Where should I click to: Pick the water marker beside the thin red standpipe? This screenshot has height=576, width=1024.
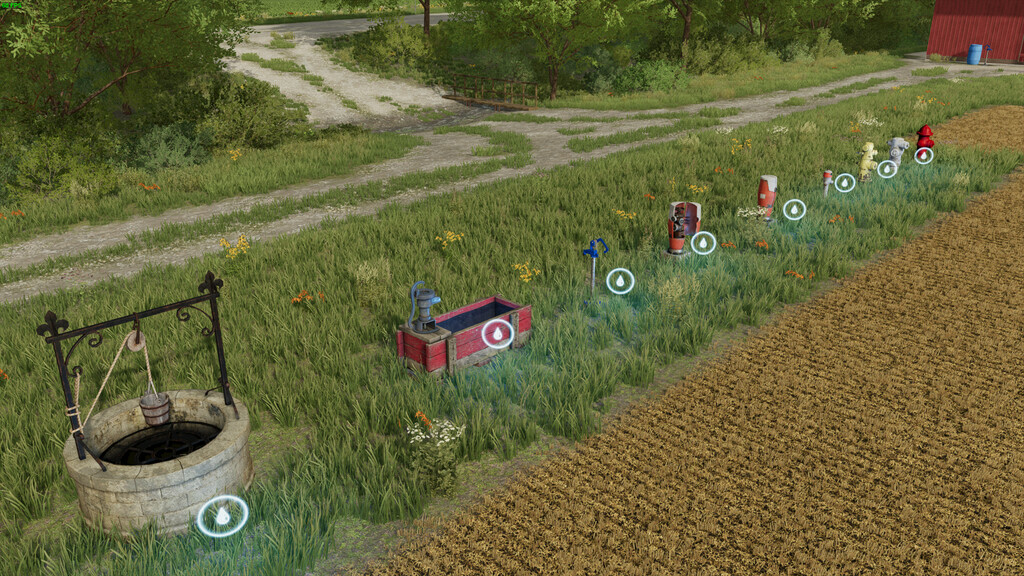pyautogui.click(x=845, y=182)
